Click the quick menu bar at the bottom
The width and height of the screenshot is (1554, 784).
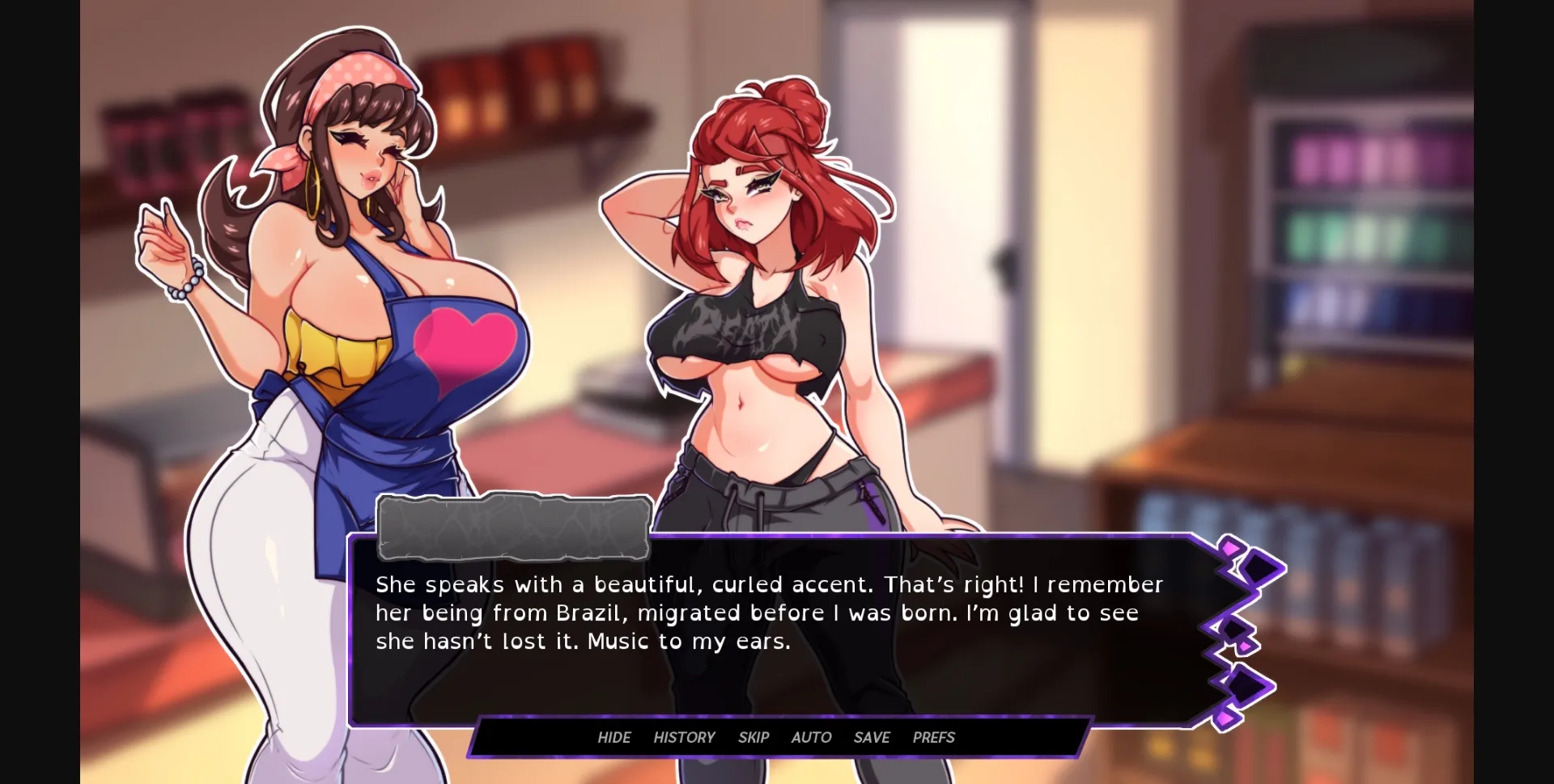[777, 737]
